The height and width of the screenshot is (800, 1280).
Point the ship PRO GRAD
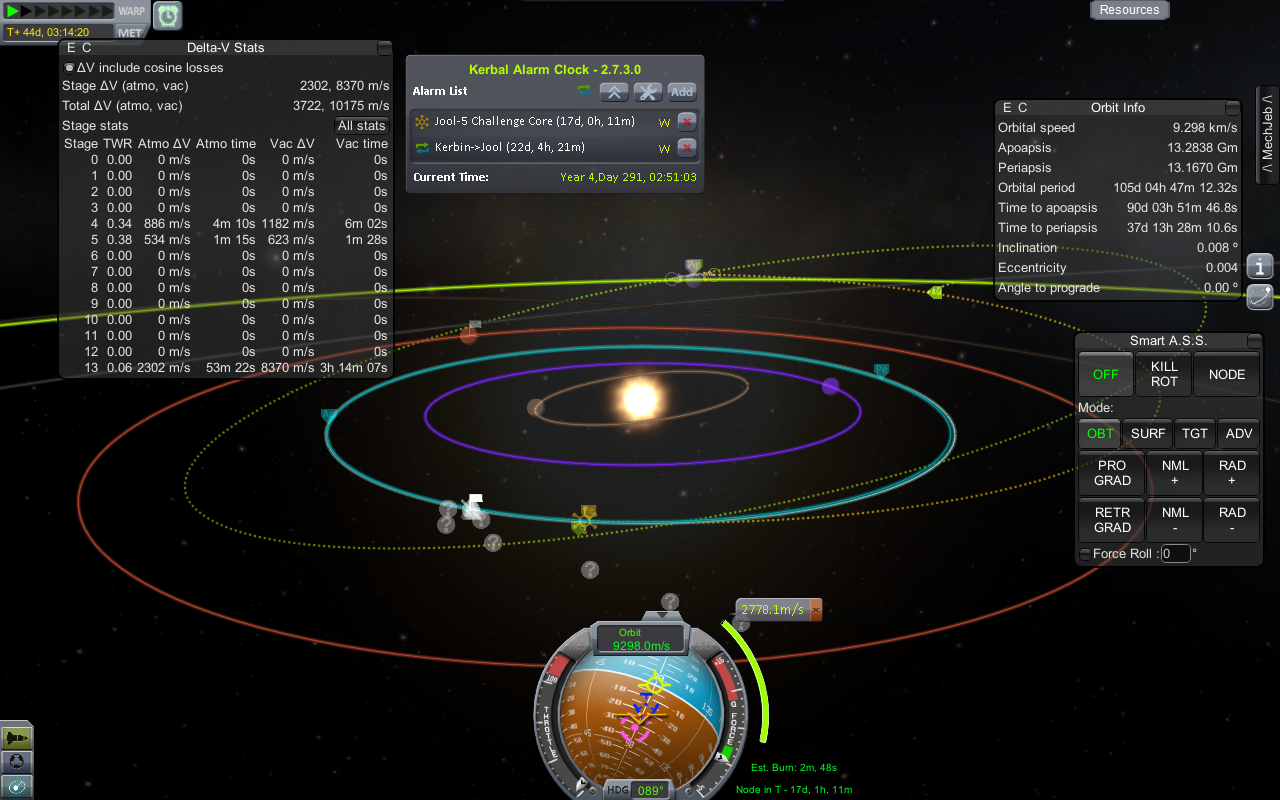(x=1112, y=473)
